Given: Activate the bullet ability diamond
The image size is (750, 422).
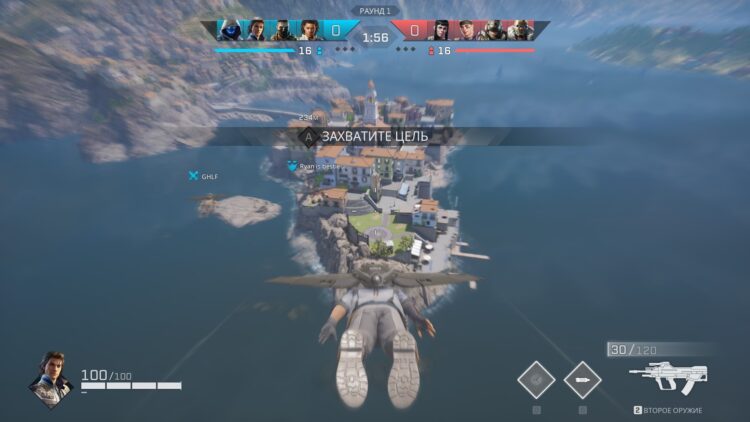Looking at the screenshot, I should pos(582,379).
